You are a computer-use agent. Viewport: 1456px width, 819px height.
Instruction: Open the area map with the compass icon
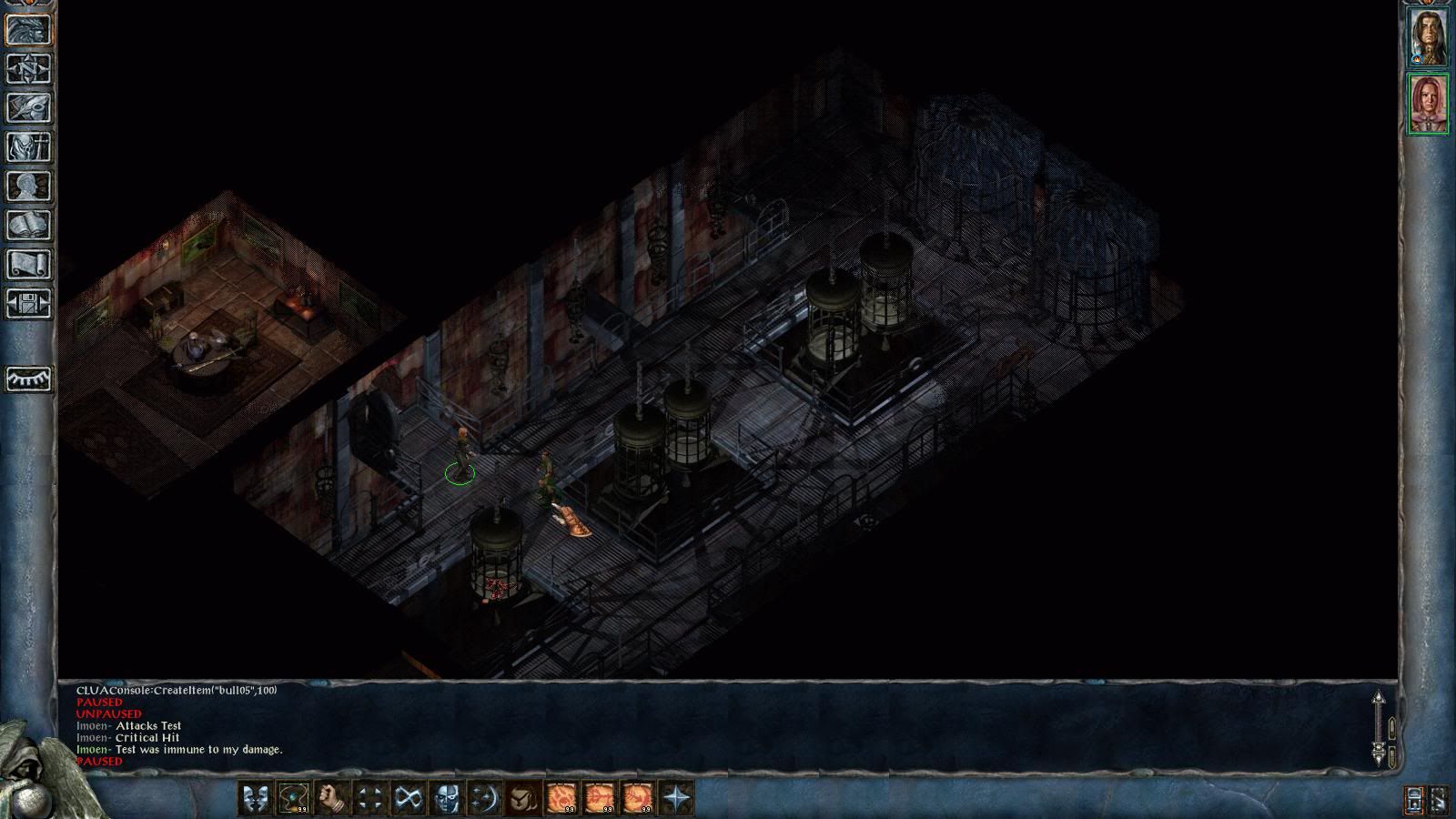point(28,69)
